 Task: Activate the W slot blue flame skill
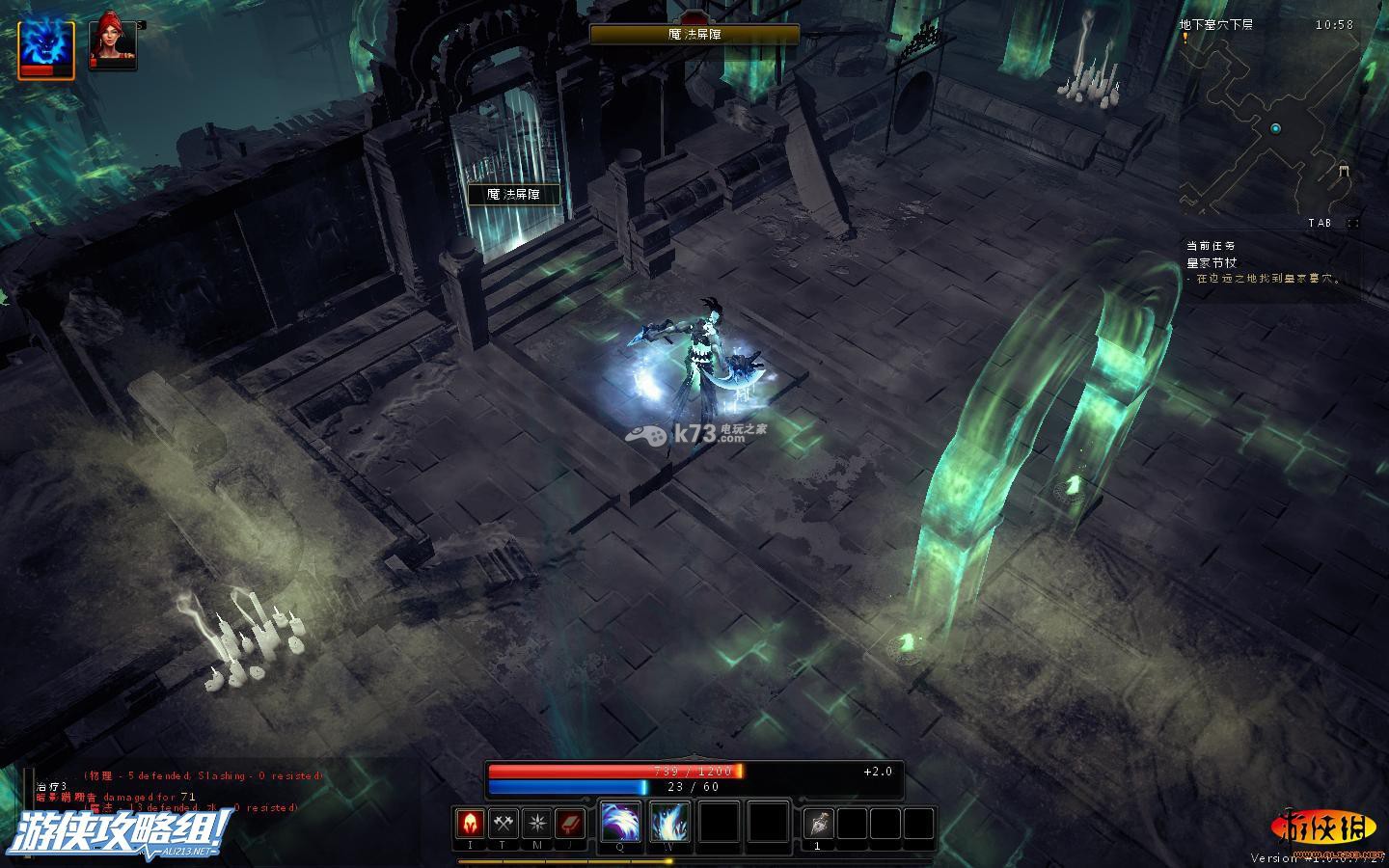[669, 823]
